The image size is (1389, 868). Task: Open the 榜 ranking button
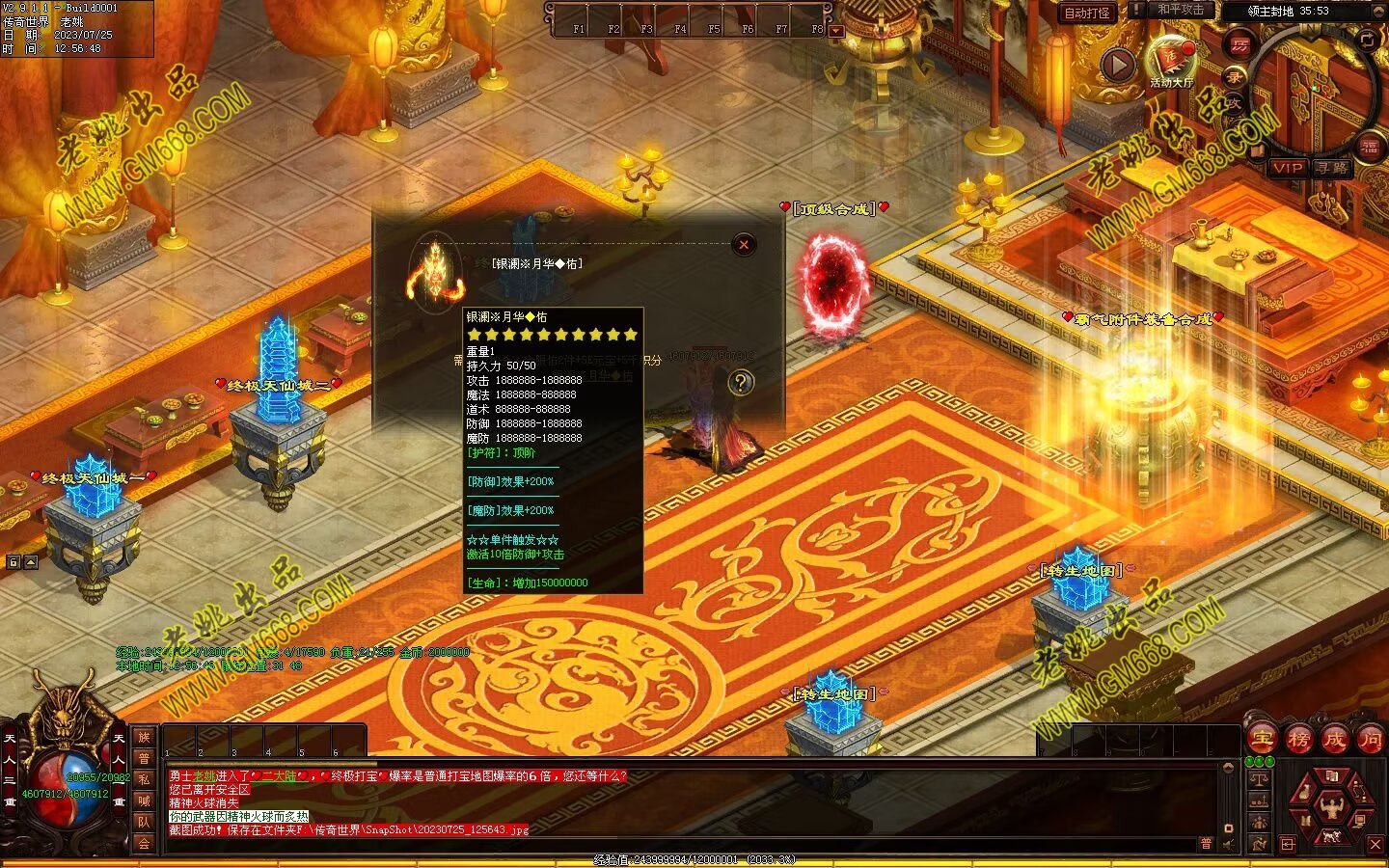click(x=1298, y=740)
